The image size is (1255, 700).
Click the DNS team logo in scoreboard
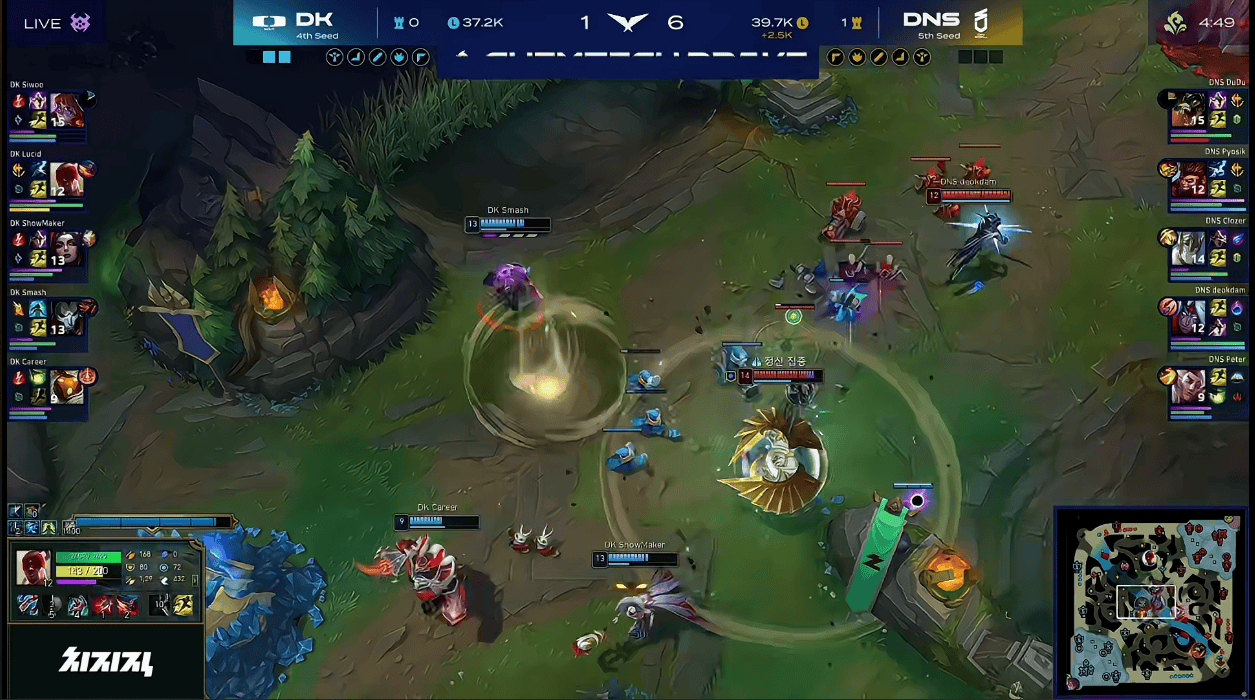[x=980, y=21]
